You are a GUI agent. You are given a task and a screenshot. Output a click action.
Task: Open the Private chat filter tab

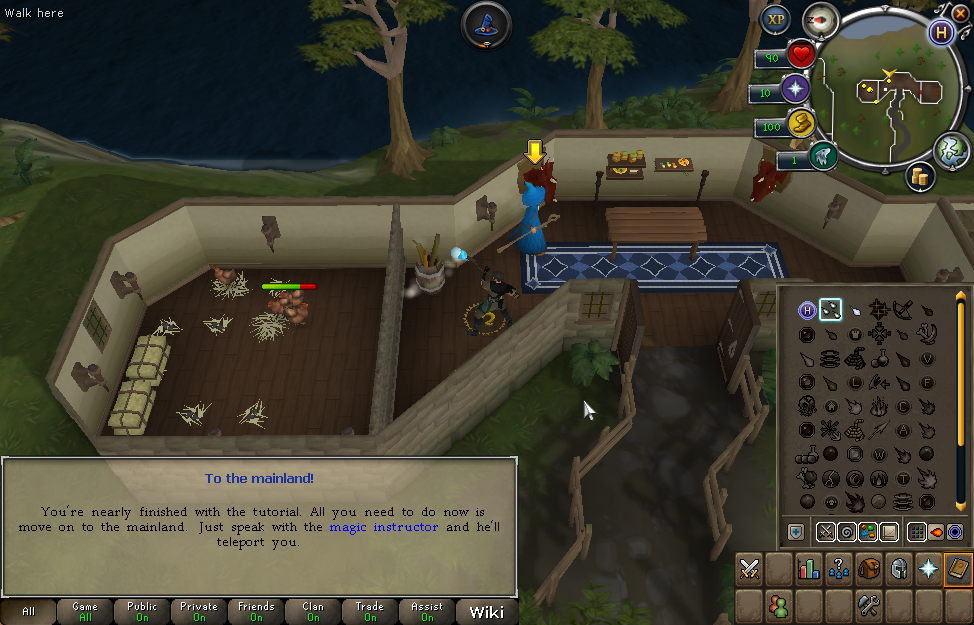[x=199, y=612]
